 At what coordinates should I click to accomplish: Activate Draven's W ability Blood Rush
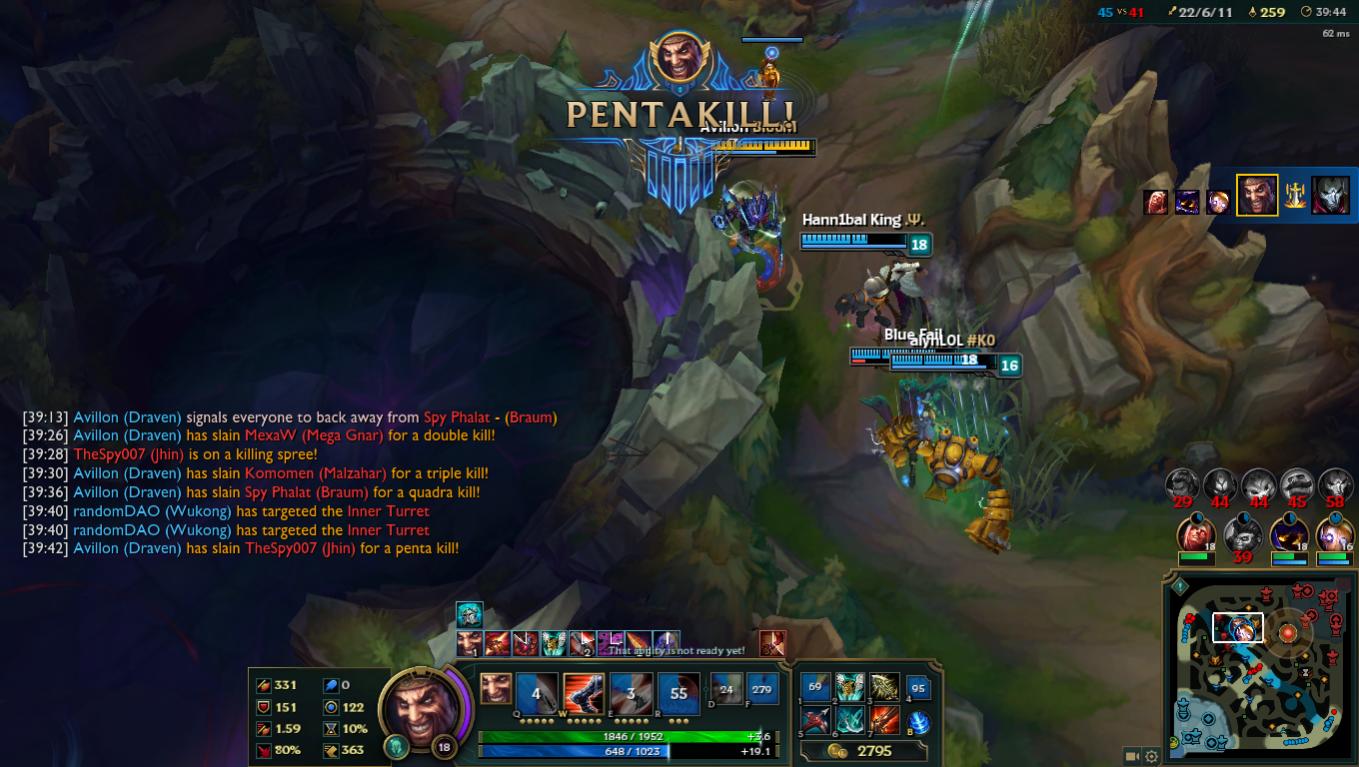(x=583, y=692)
